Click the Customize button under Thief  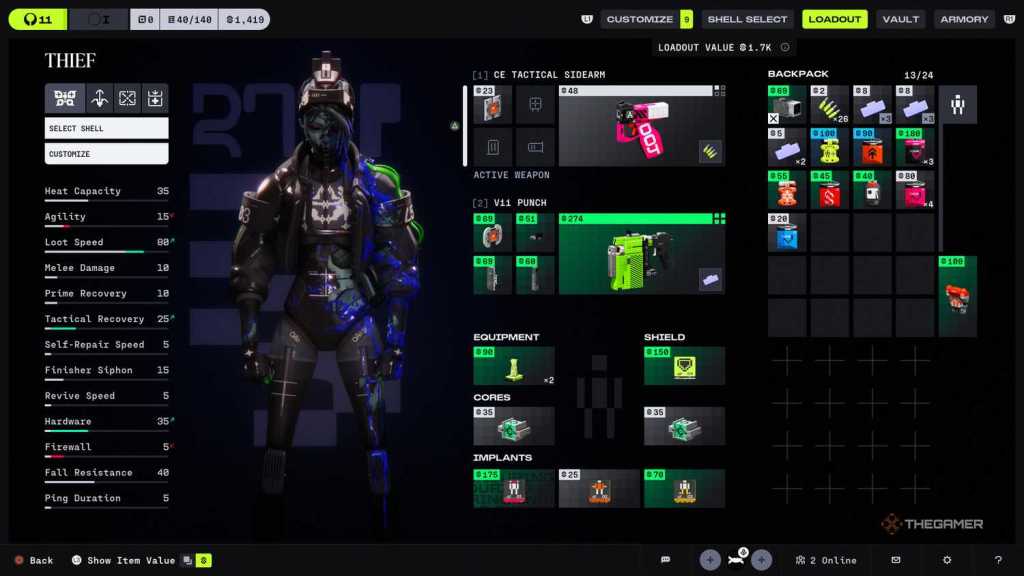click(106, 154)
